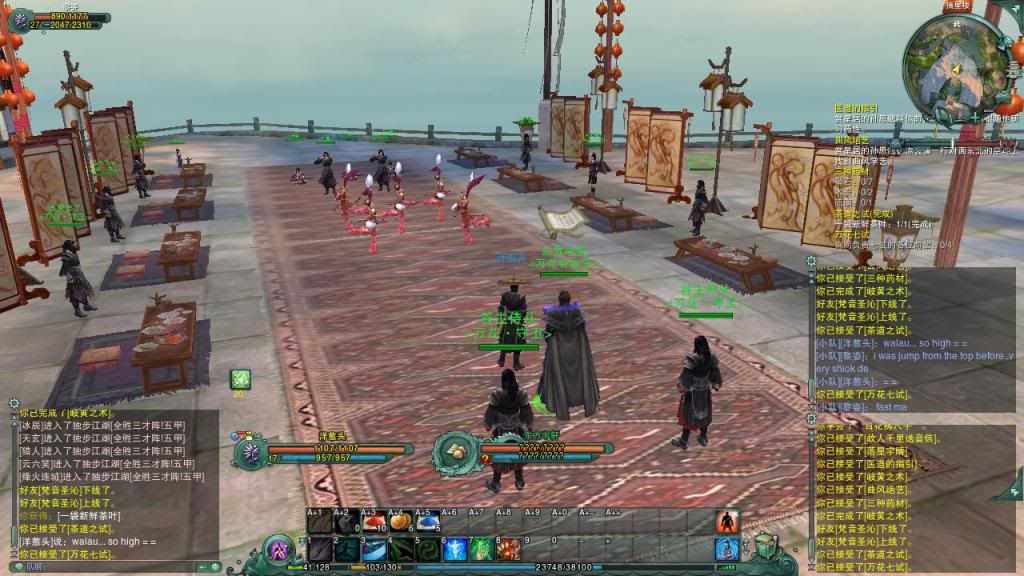Click the player portrait at top left
The height and width of the screenshot is (576, 1024).
(19, 19)
